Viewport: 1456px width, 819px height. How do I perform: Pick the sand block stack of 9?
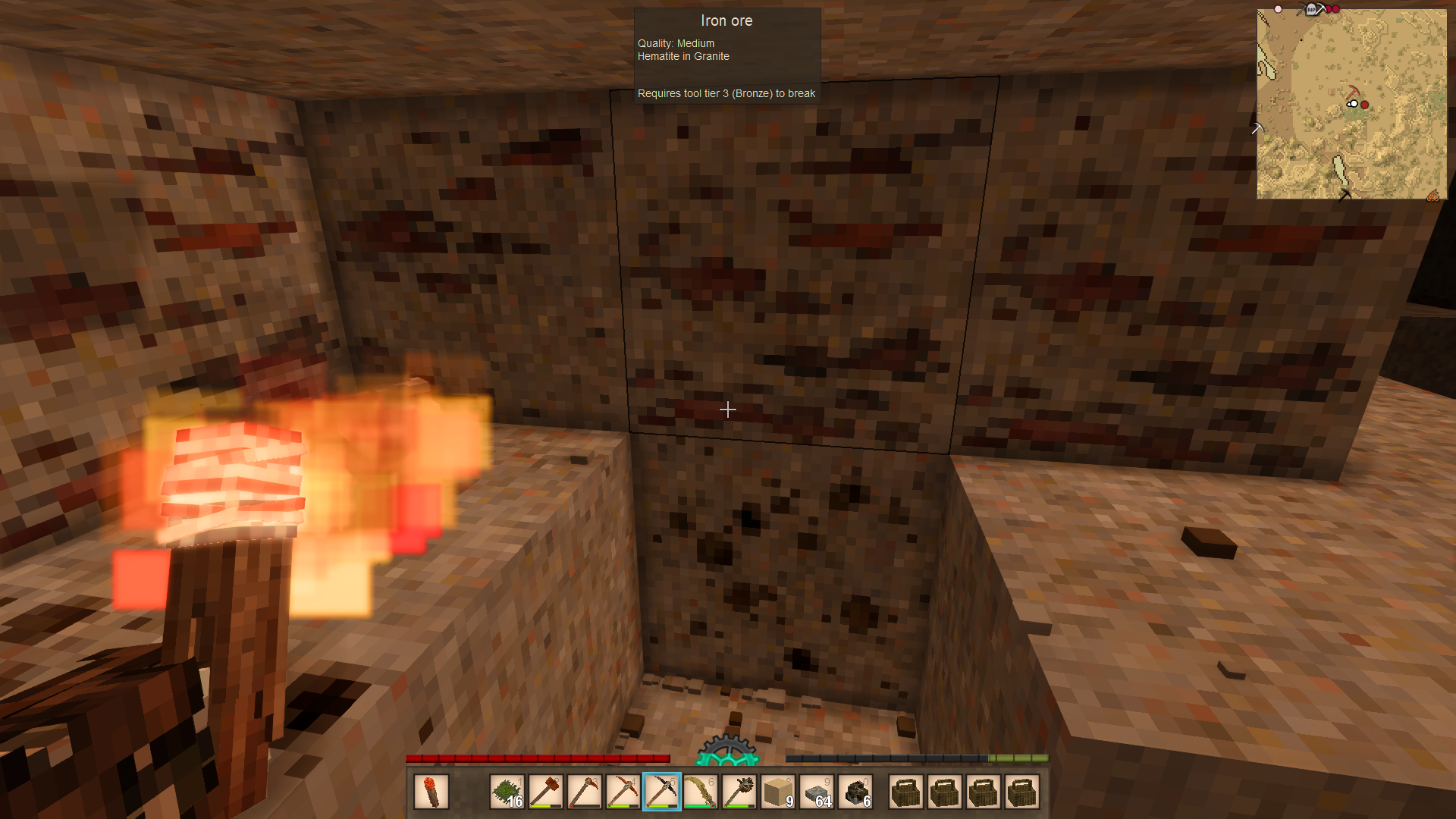778,792
